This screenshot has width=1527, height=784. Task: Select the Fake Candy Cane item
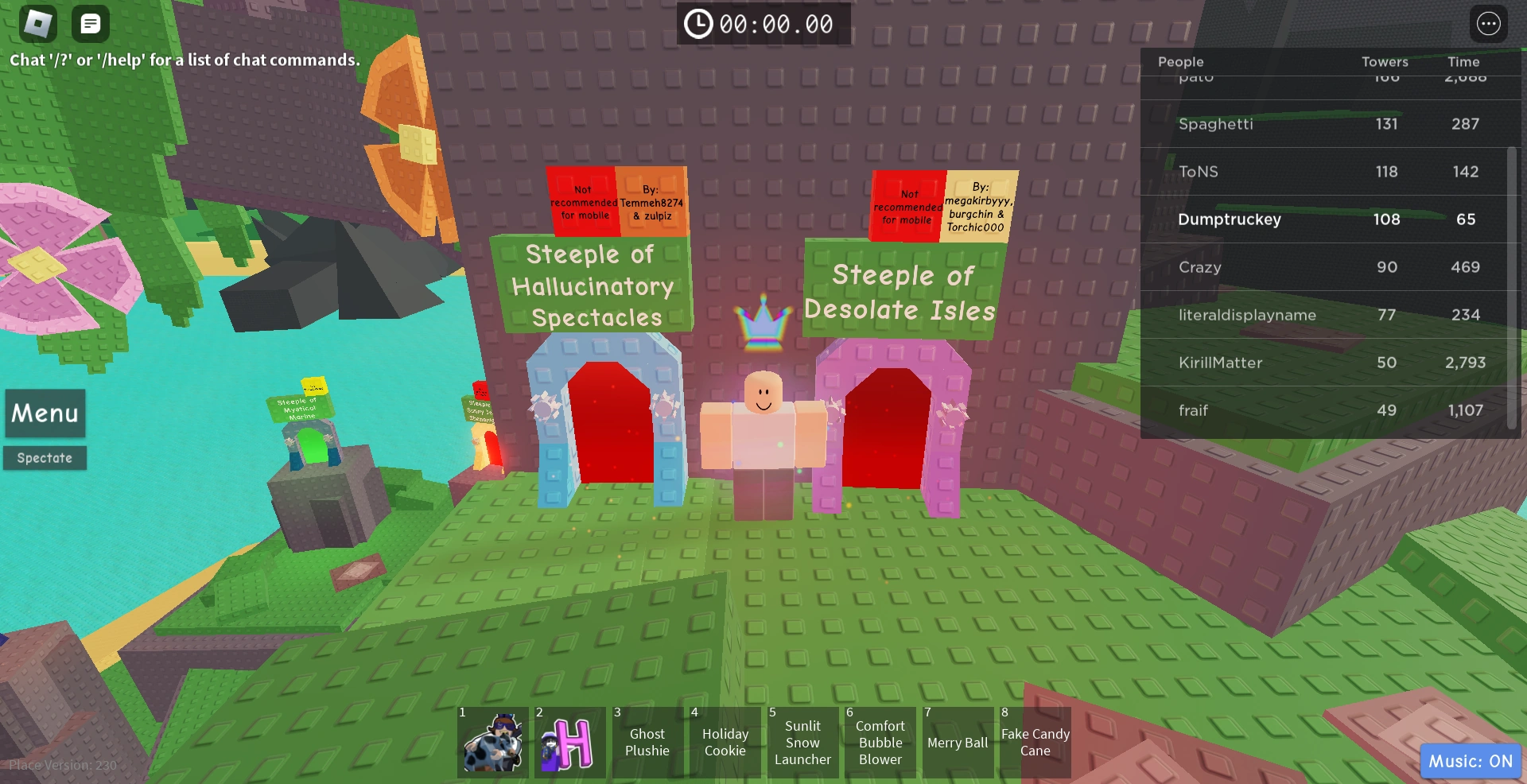[1034, 742]
